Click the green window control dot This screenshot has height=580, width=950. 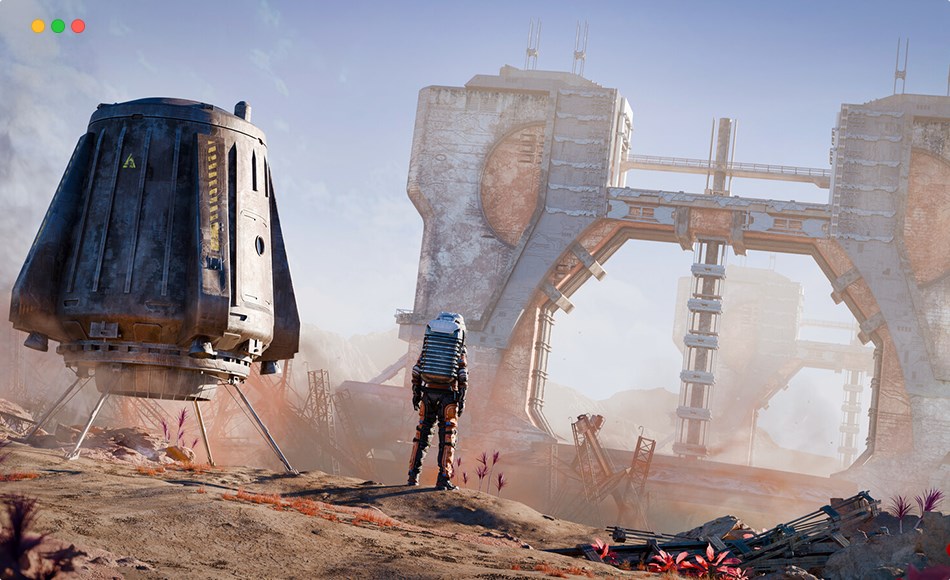tap(58, 26)
